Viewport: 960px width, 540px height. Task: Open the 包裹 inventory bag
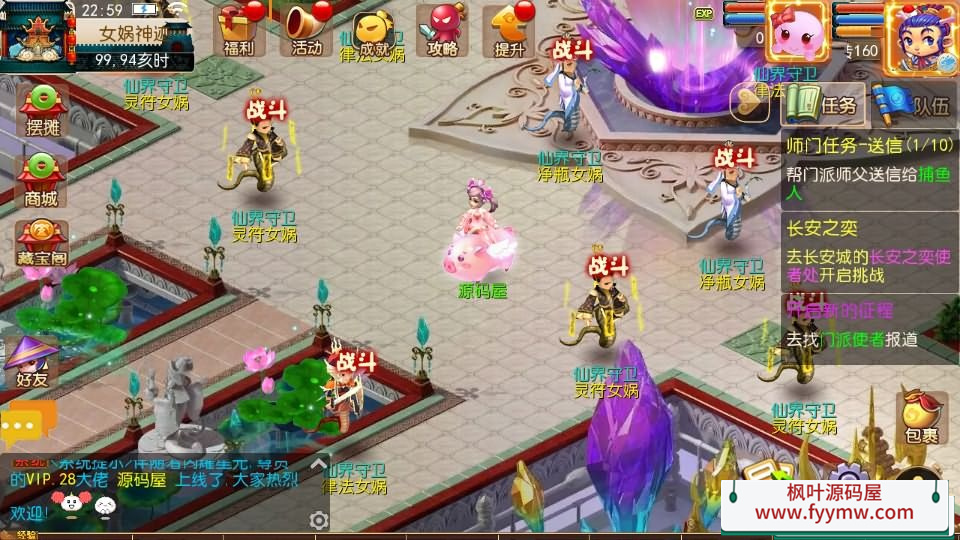click(921, 417)
